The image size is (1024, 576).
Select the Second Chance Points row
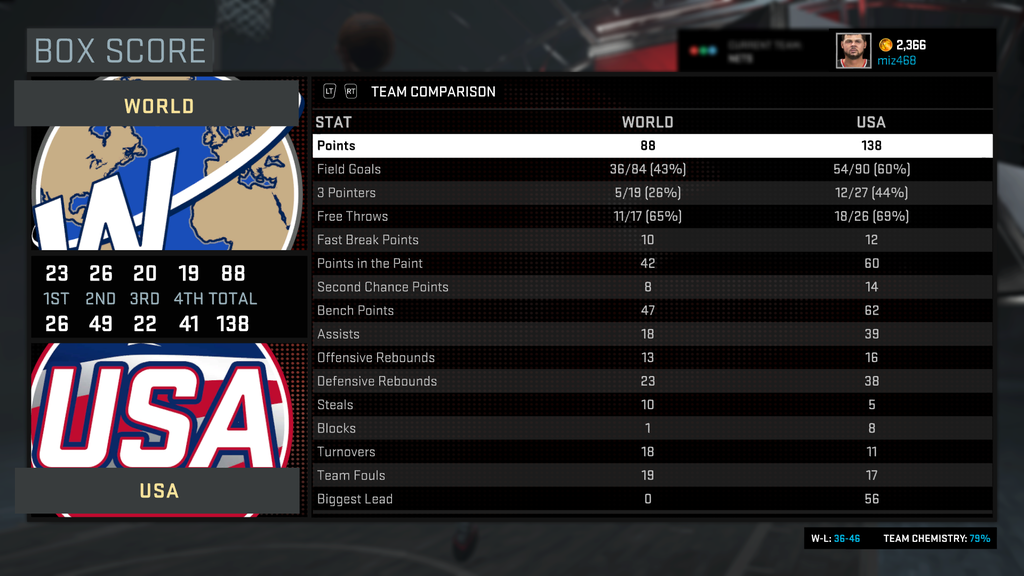[x=652, y=287]
